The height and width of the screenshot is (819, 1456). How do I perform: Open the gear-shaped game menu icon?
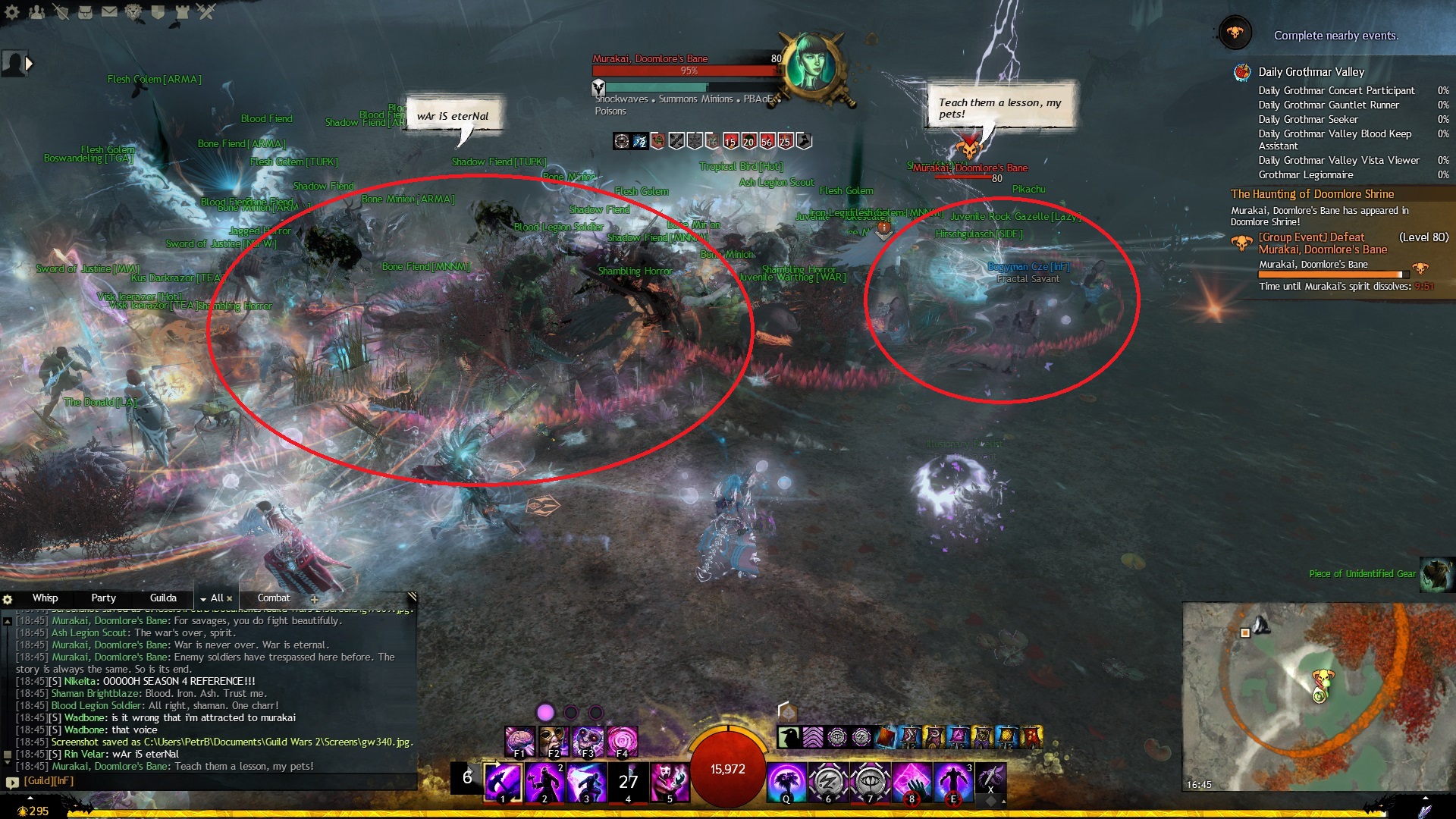pos(12,12)
